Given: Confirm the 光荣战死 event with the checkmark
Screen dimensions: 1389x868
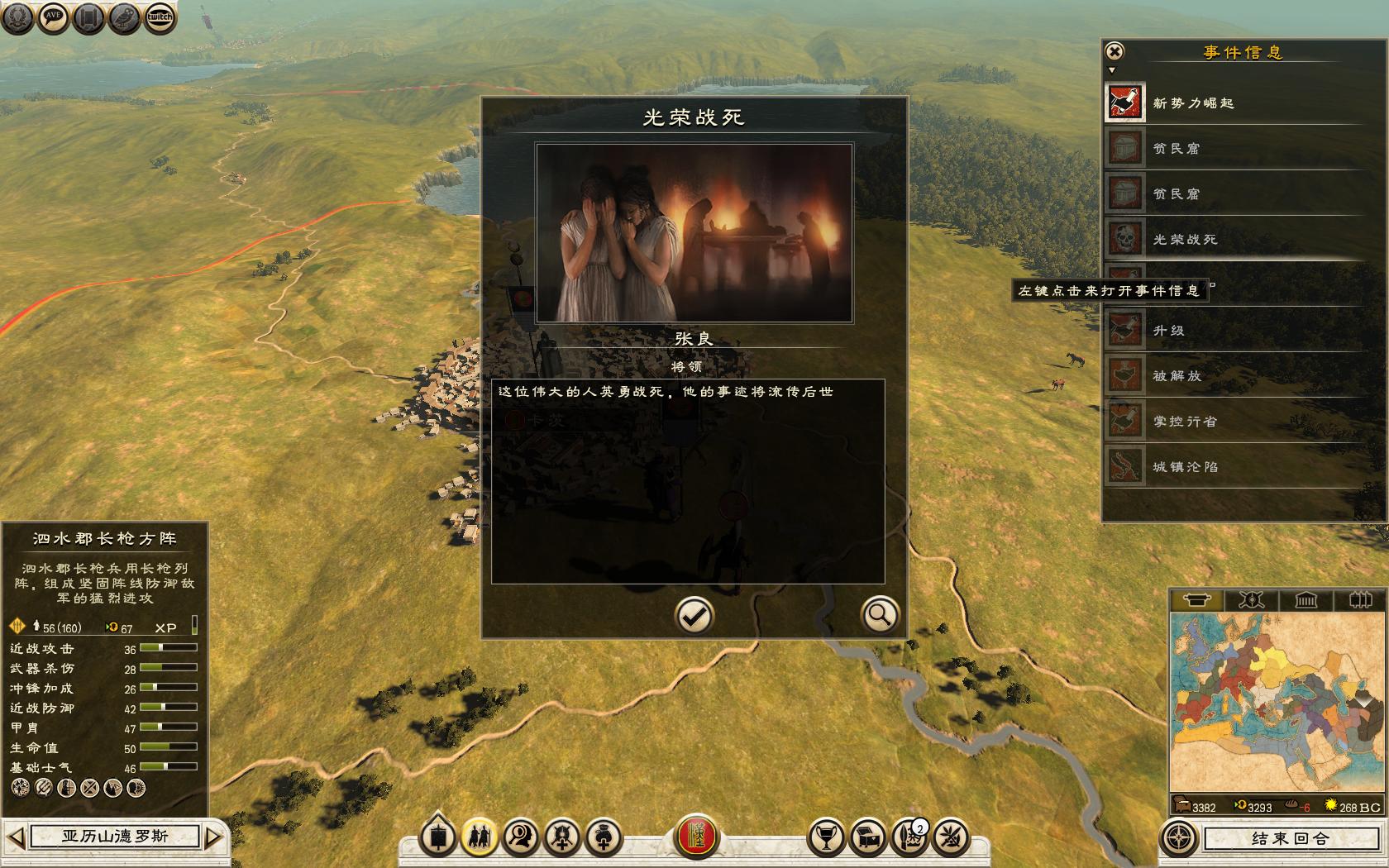Looking at the screenshot, I should (x=694, y=615).
